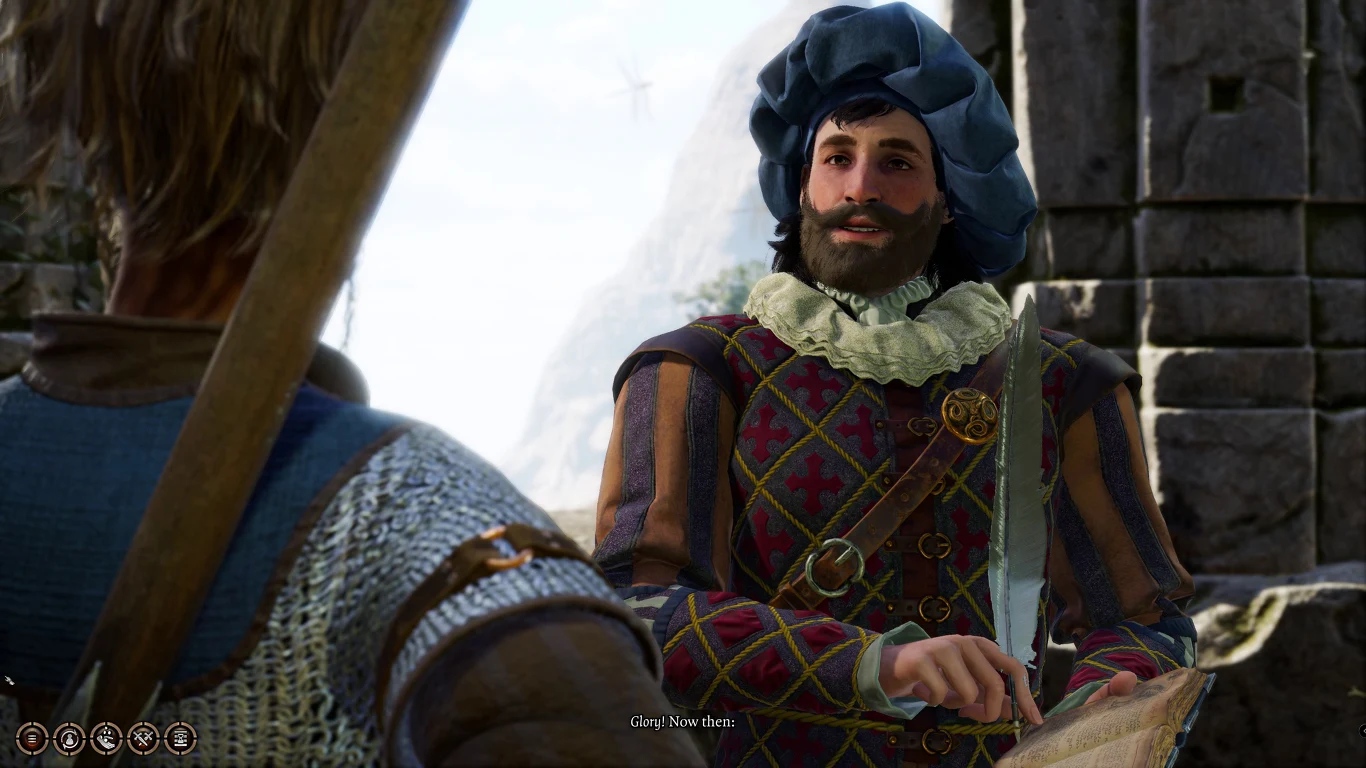
Task: Click the leftmost circular dialogue icon
Action: tap(30, 738)
